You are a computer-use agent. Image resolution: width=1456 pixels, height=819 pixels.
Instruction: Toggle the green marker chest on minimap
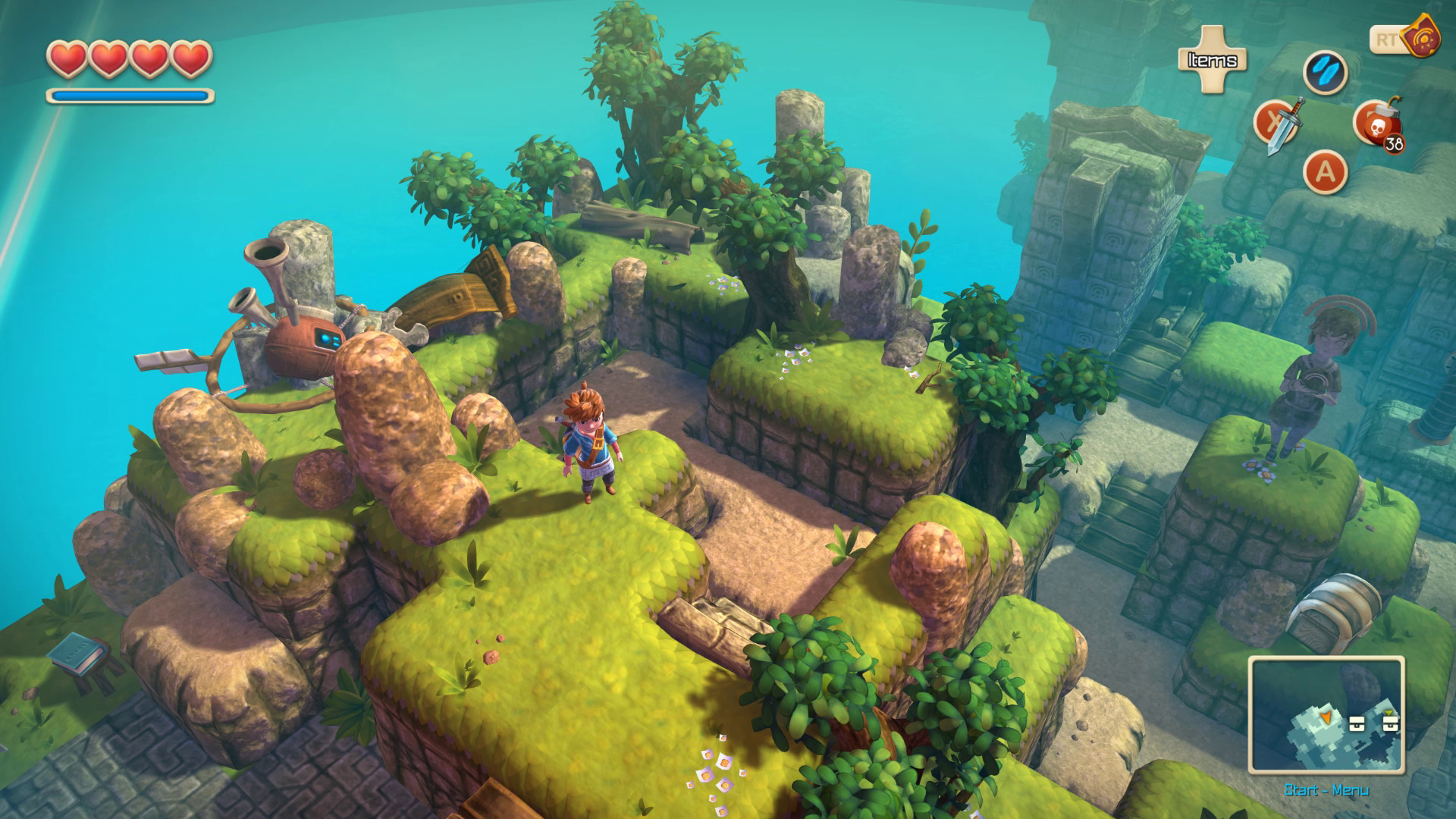1390,723
